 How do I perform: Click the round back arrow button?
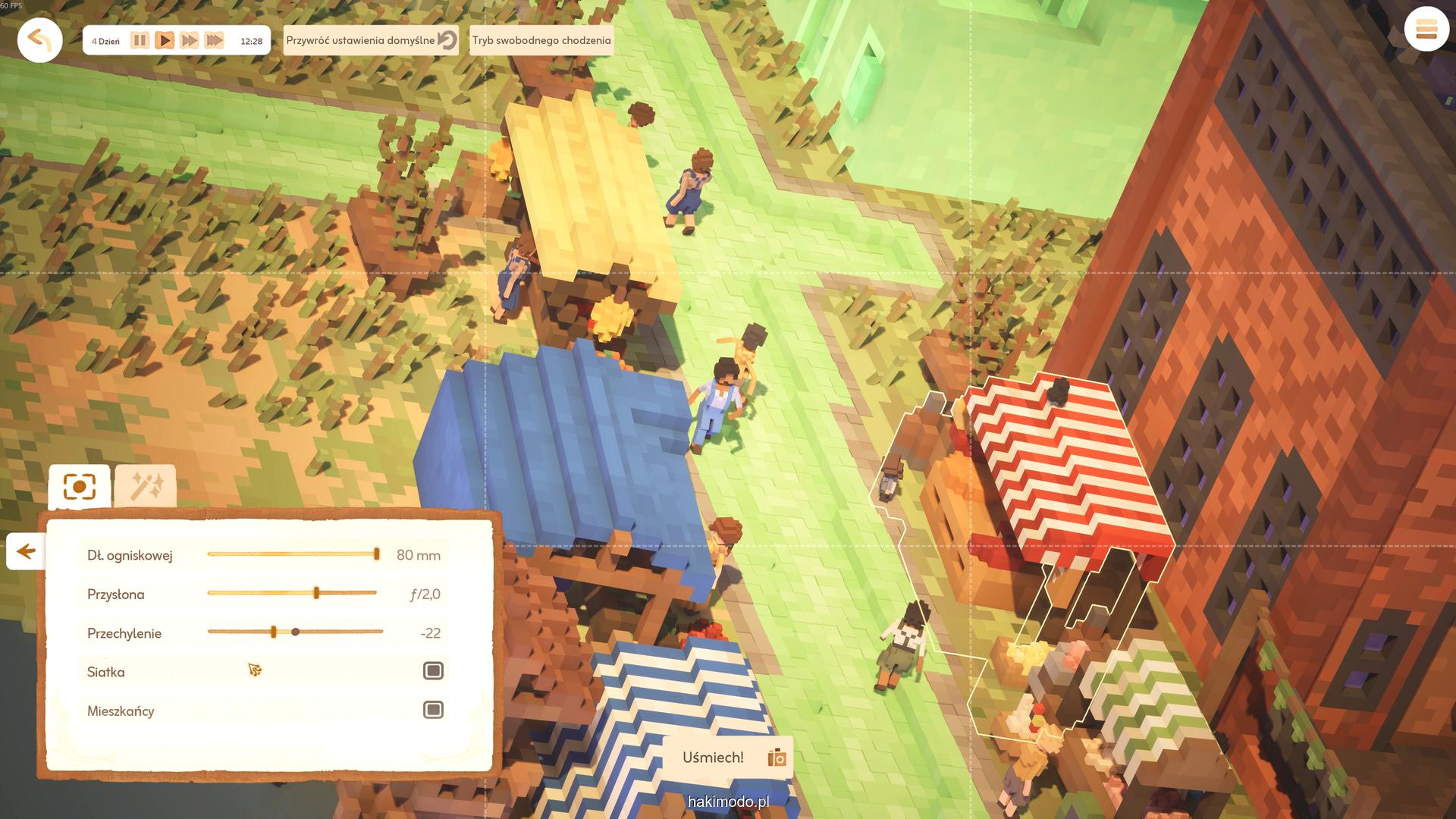click(39, 39)
